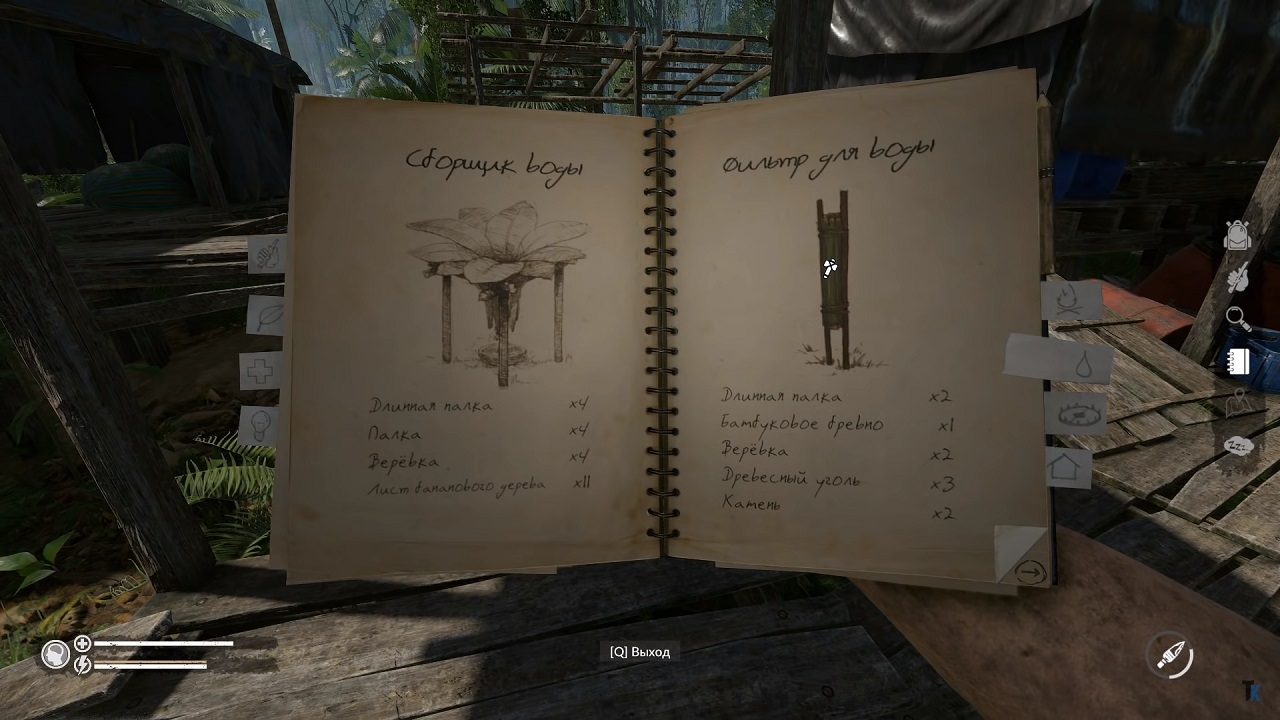Select the lightbulb notebook tab
Viewport: 1280px width, 720px height.
260,425
